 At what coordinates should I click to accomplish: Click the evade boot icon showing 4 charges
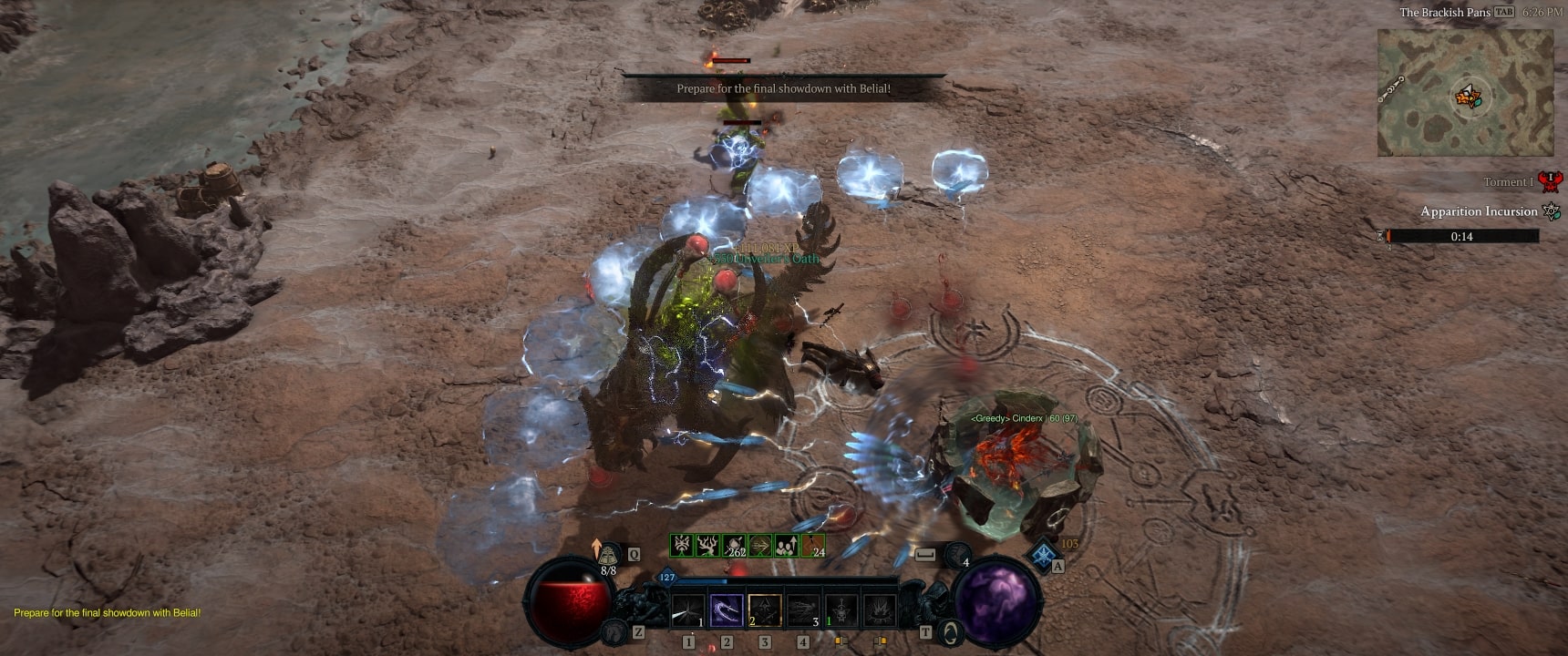click(x=957, y=554)
